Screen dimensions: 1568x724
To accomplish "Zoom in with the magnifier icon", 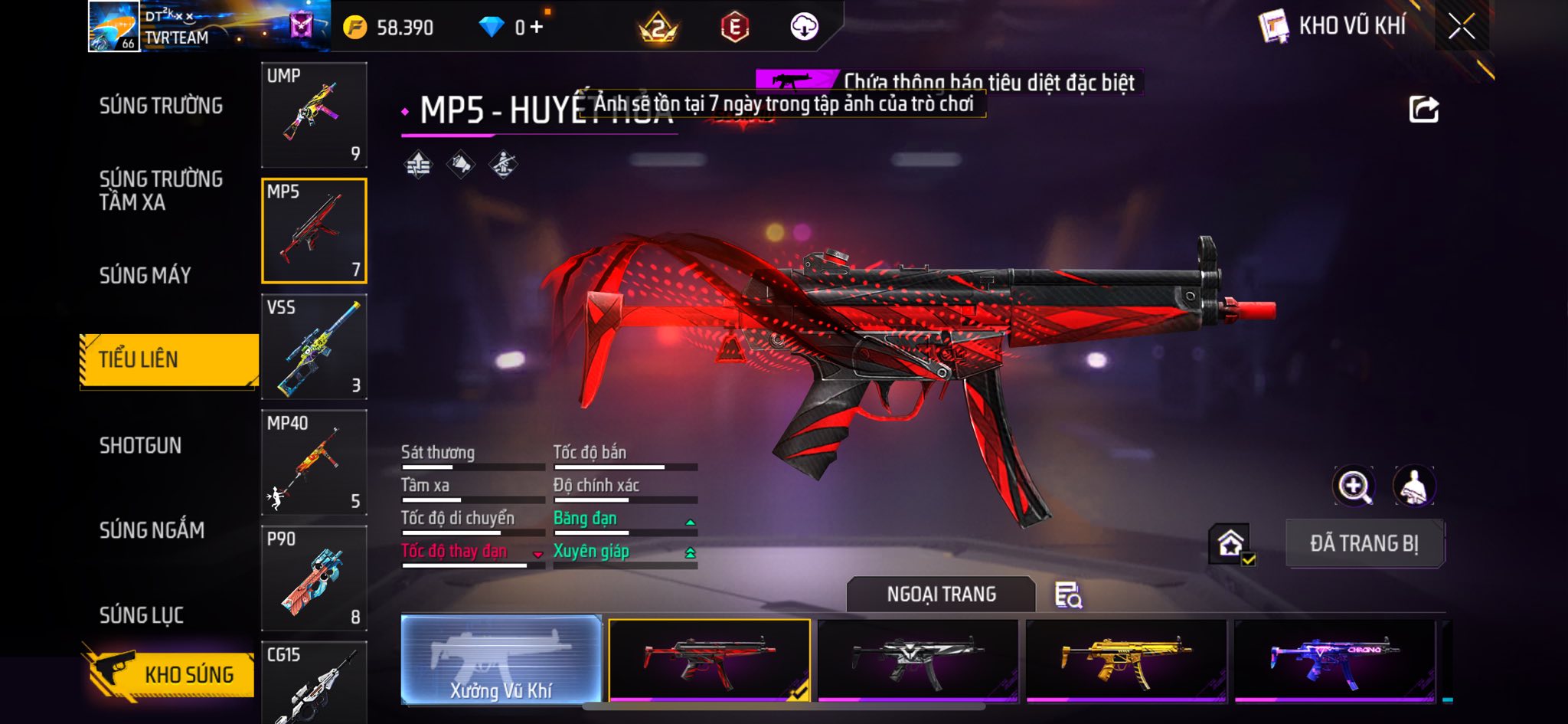I will point(1354,486).
